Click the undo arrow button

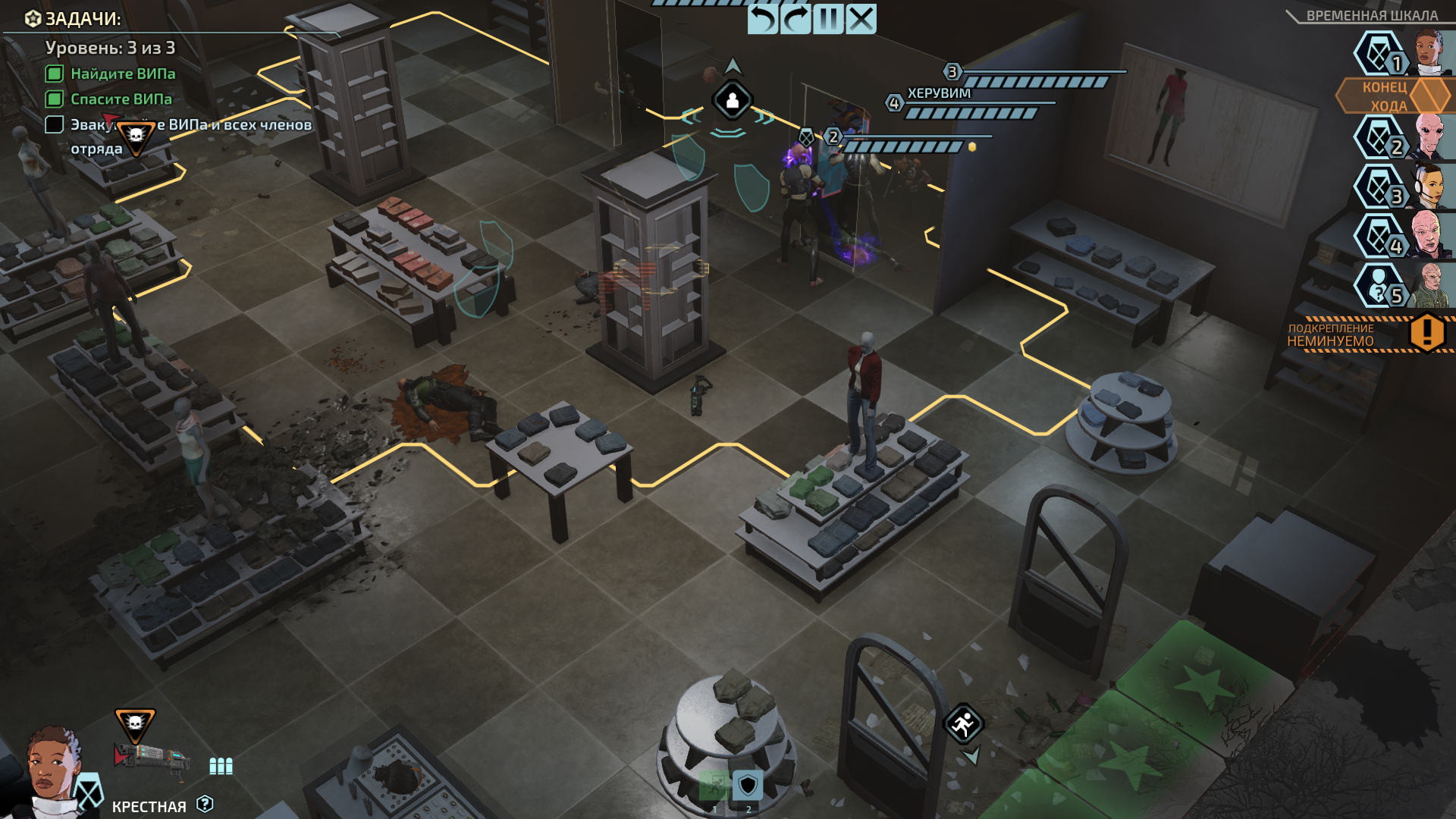point(762,19)
